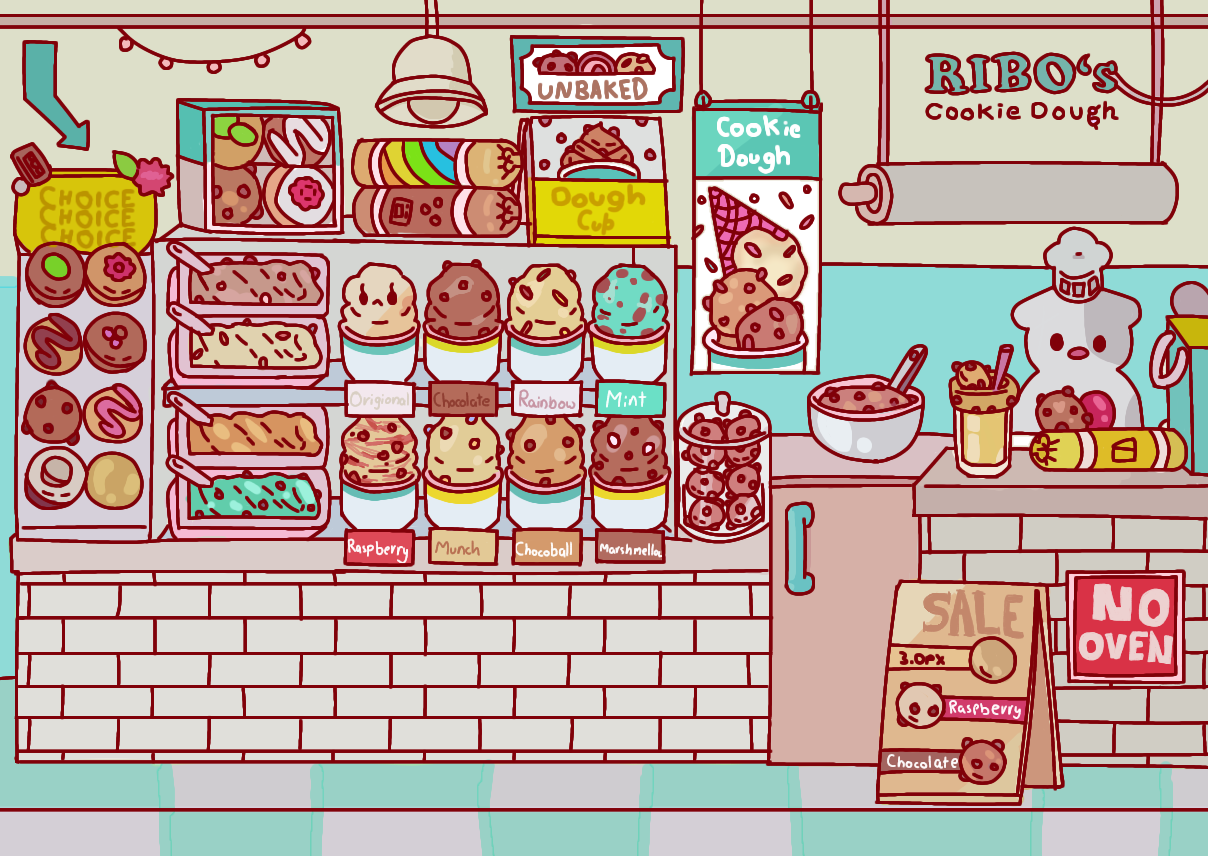This screenshot has height=856, width=1208.
Task: Pick the Rainbow flavor label
Action: [x=547, y=401]
